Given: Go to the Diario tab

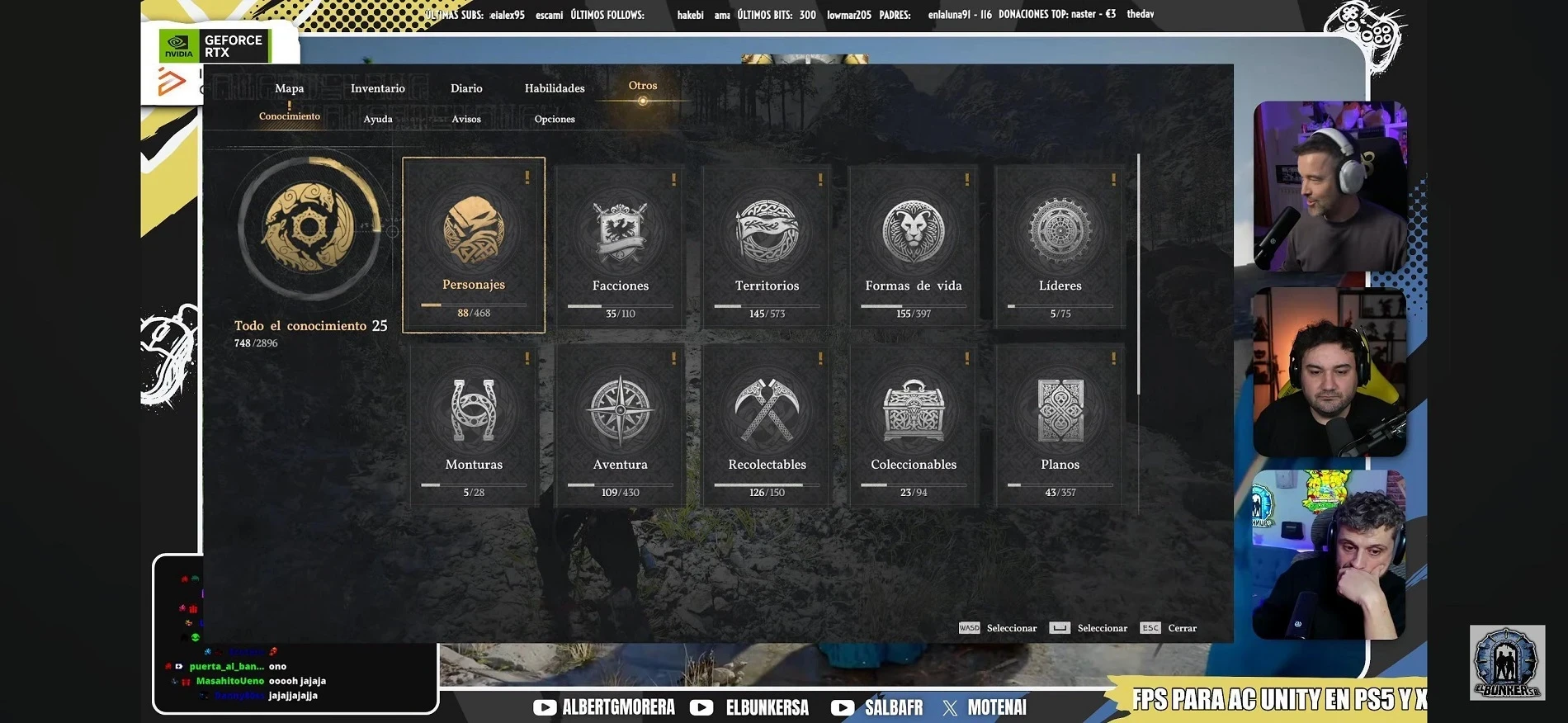Looking at the screenshot, I should click(466, 88).
